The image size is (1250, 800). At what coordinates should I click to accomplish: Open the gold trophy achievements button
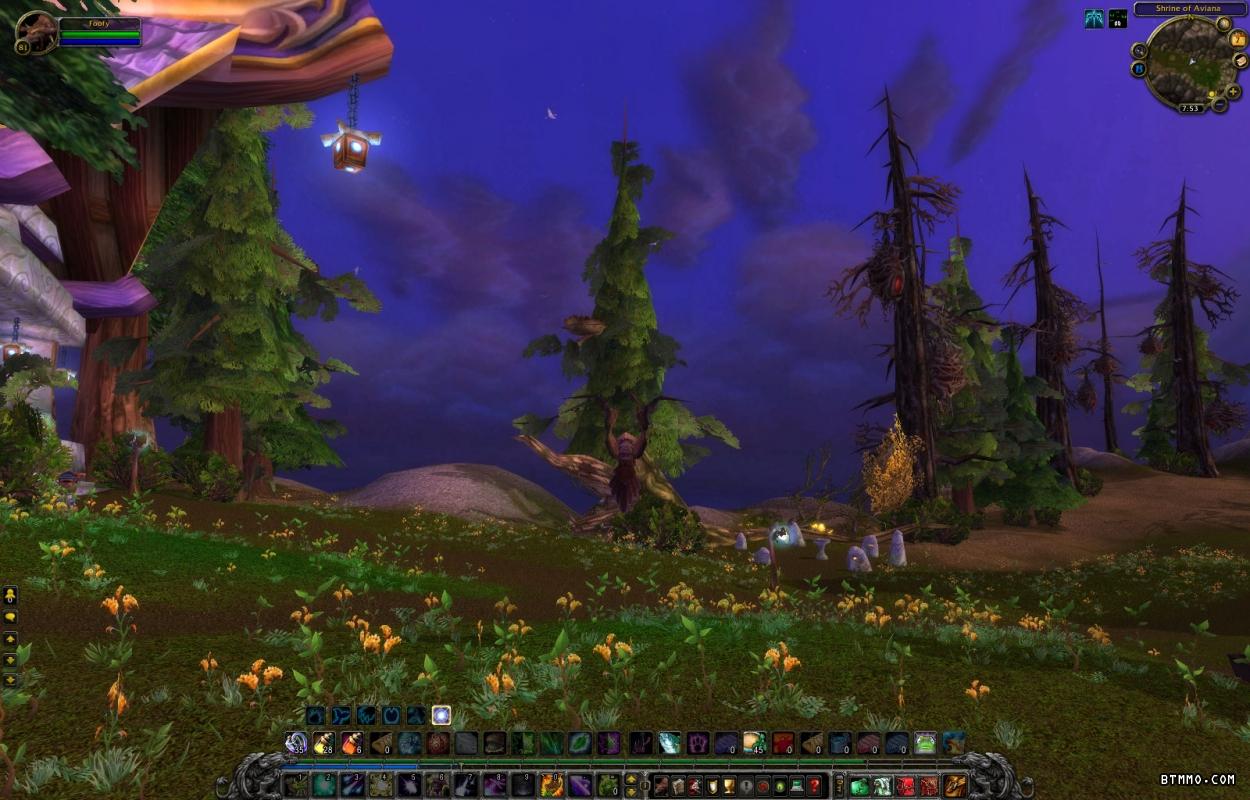(730, 786)
